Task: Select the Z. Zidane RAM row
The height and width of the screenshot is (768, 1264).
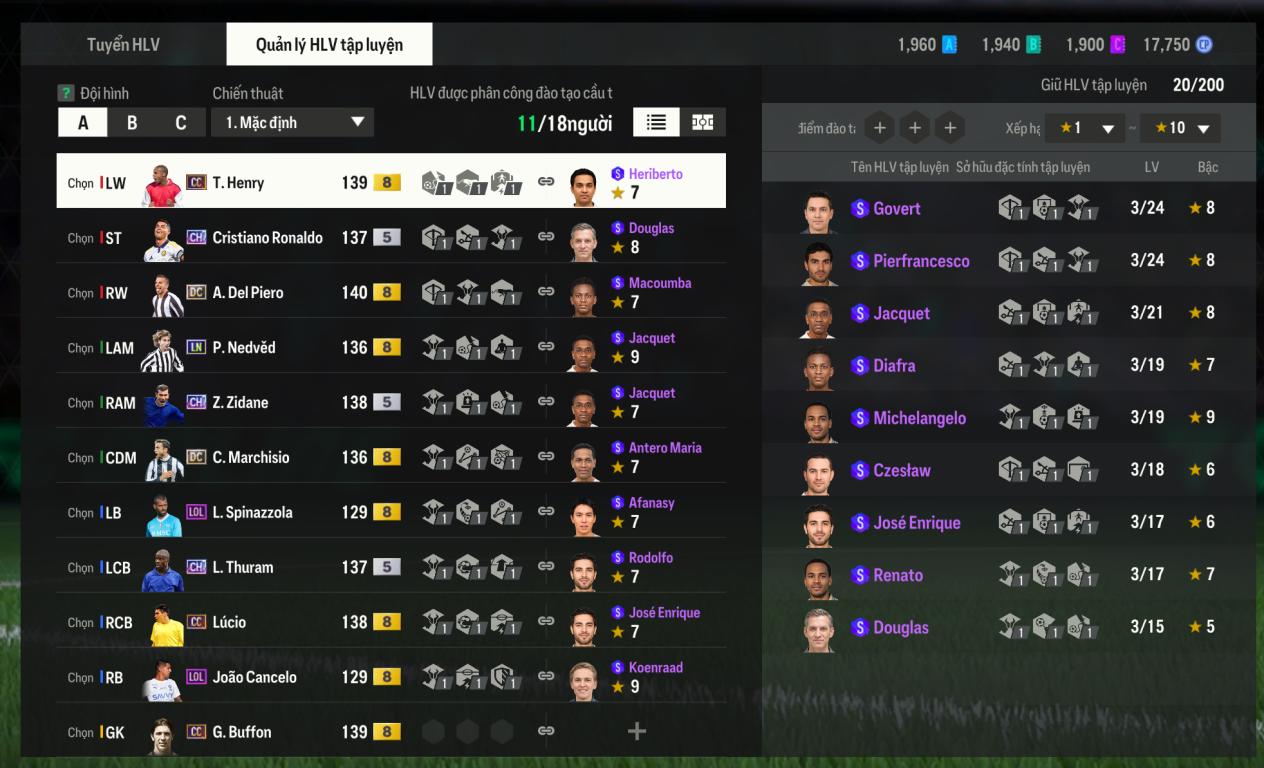Action: (240, 403)
